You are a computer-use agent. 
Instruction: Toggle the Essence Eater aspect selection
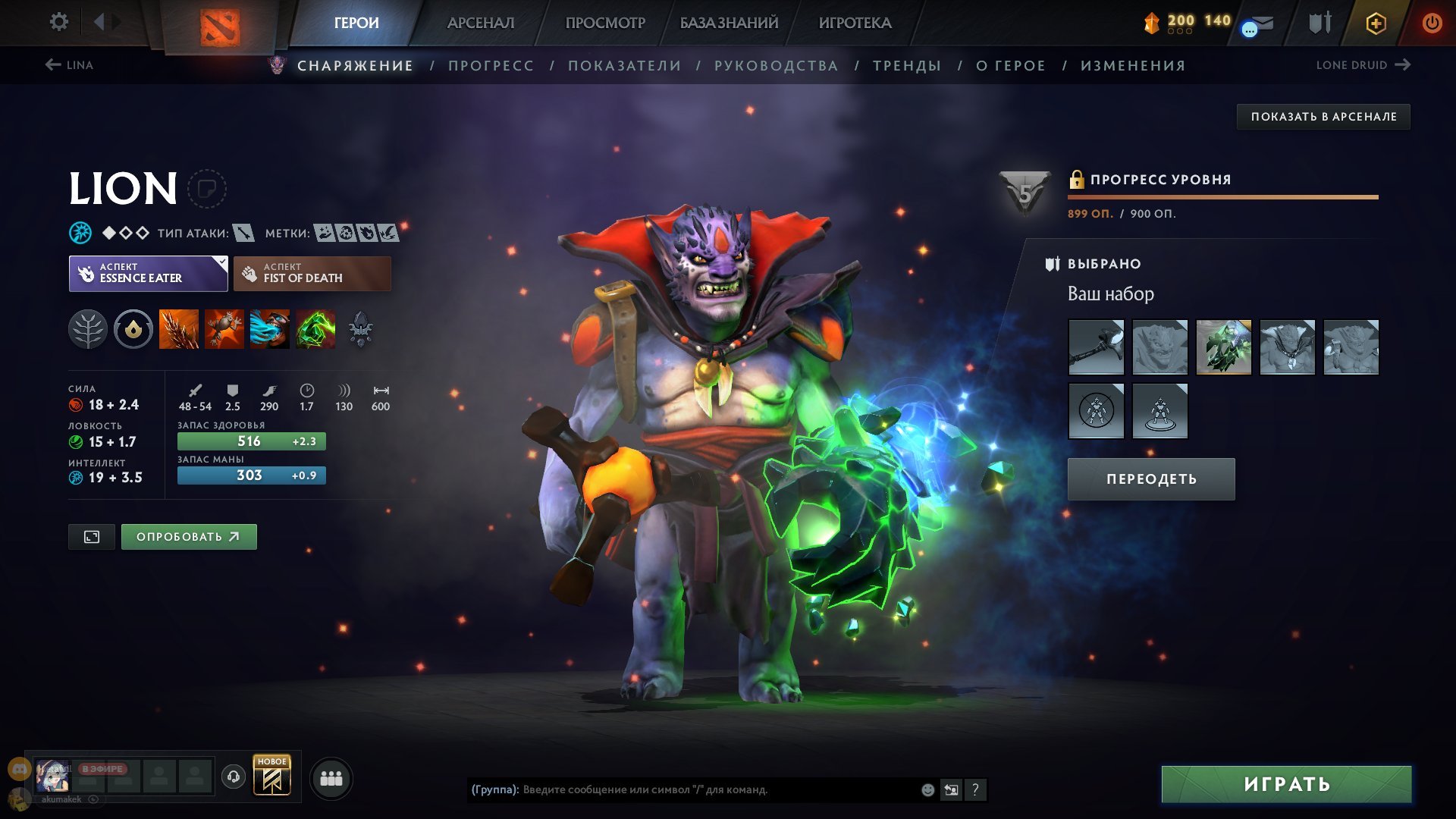[144, 273]
